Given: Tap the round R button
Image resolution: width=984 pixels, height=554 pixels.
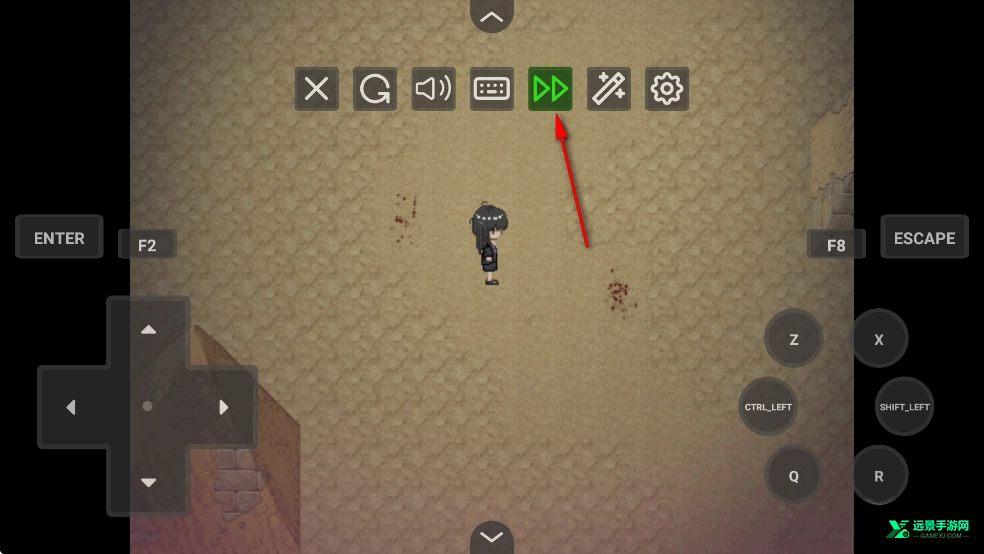Looking at the screenshot, I should [879, 476].
